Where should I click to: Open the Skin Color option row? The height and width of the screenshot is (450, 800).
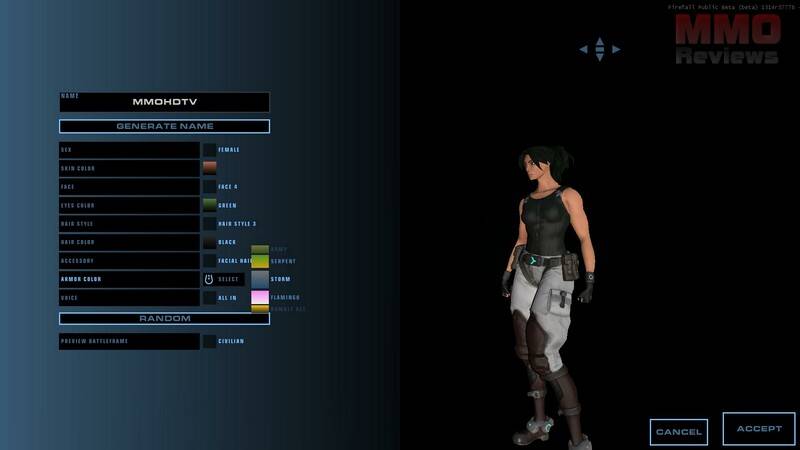(129, 168)
